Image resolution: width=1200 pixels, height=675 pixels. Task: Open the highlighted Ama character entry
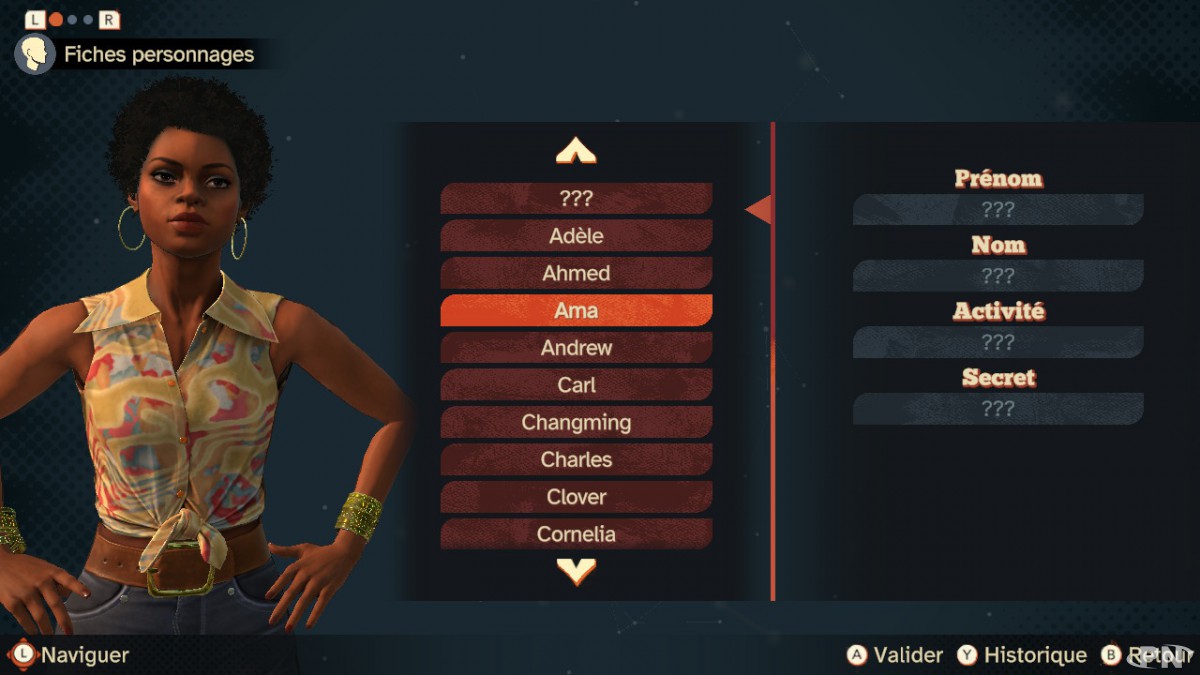tap(576, 310)
